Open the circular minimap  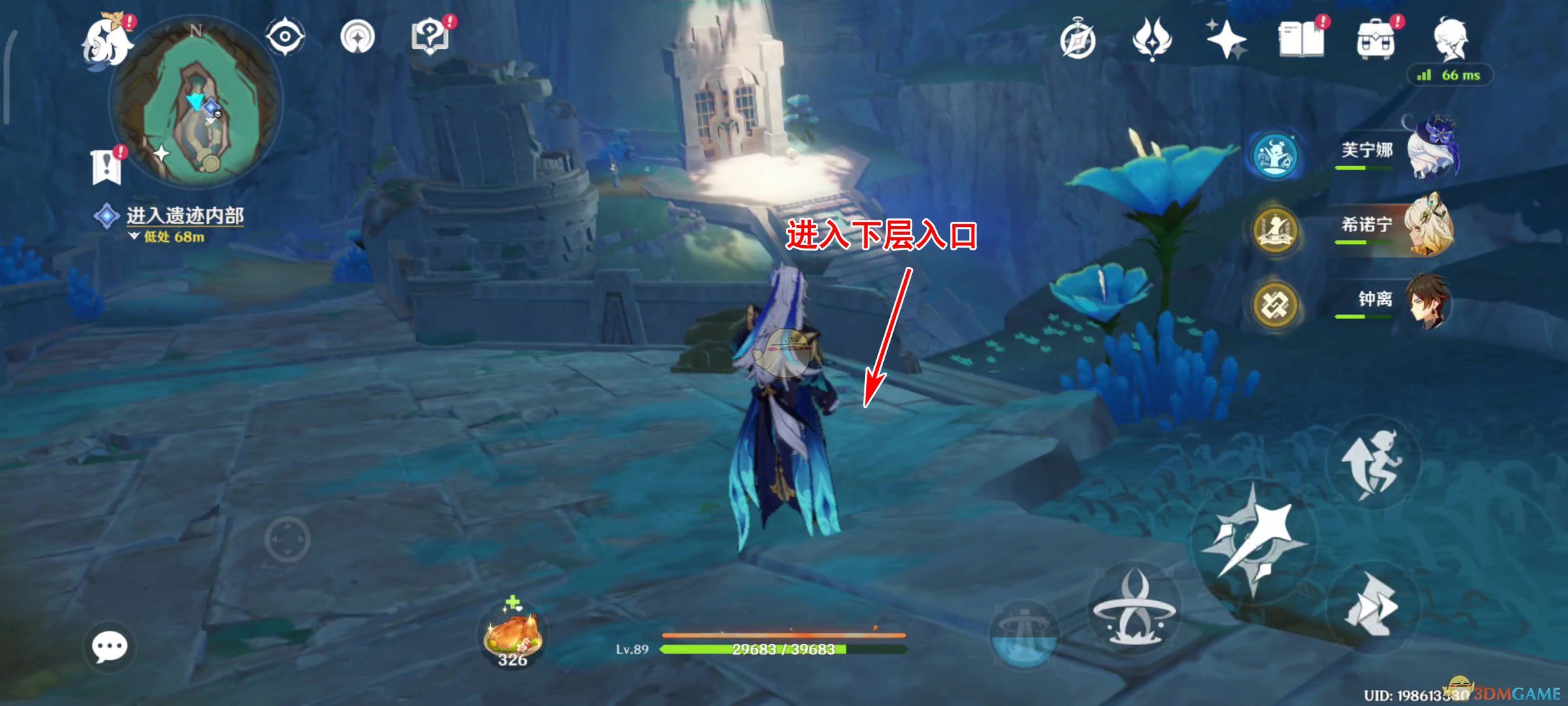196,105
